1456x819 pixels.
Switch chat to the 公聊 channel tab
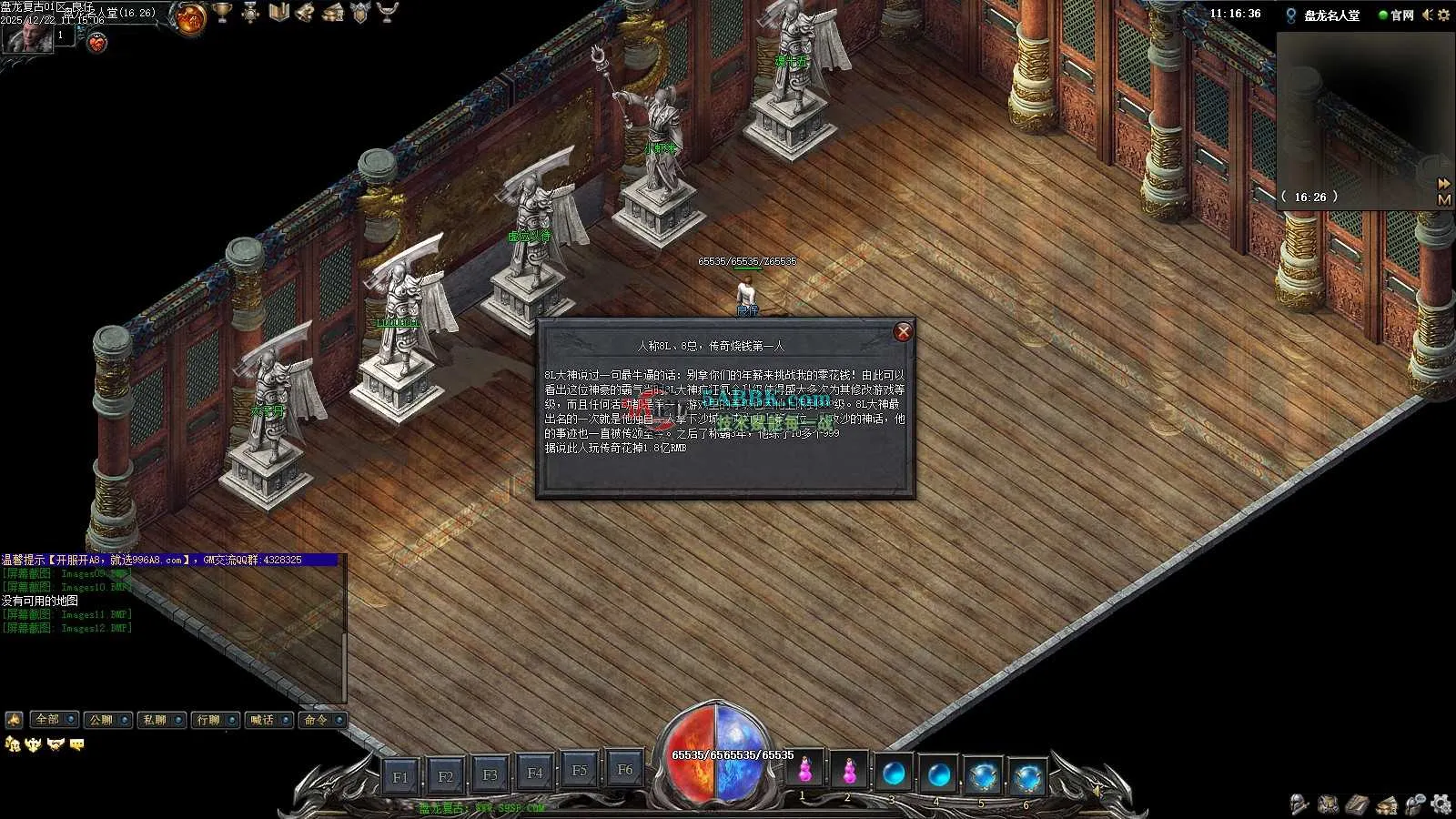[x=107, y=720]
